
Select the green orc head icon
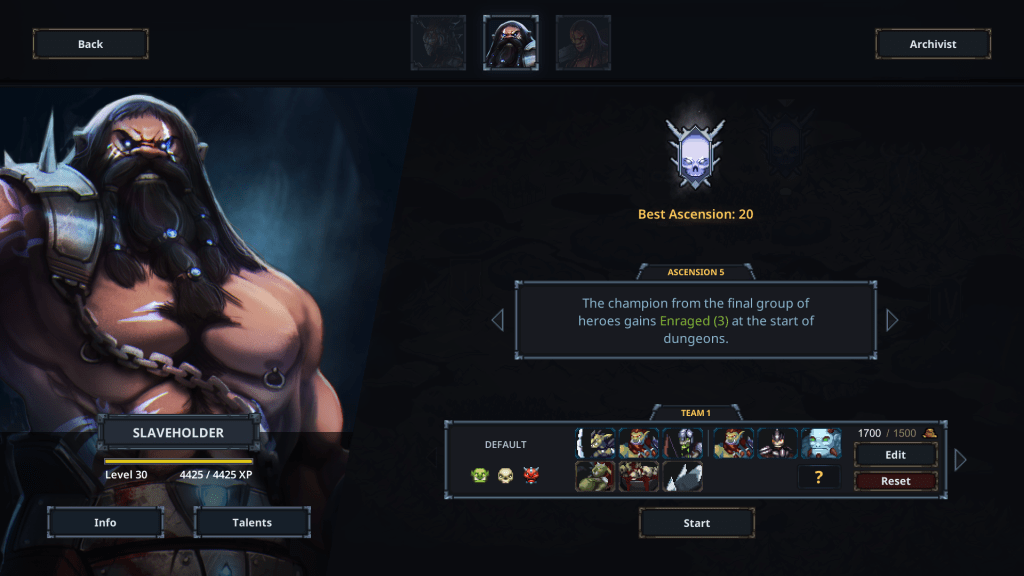pos(480,475)
